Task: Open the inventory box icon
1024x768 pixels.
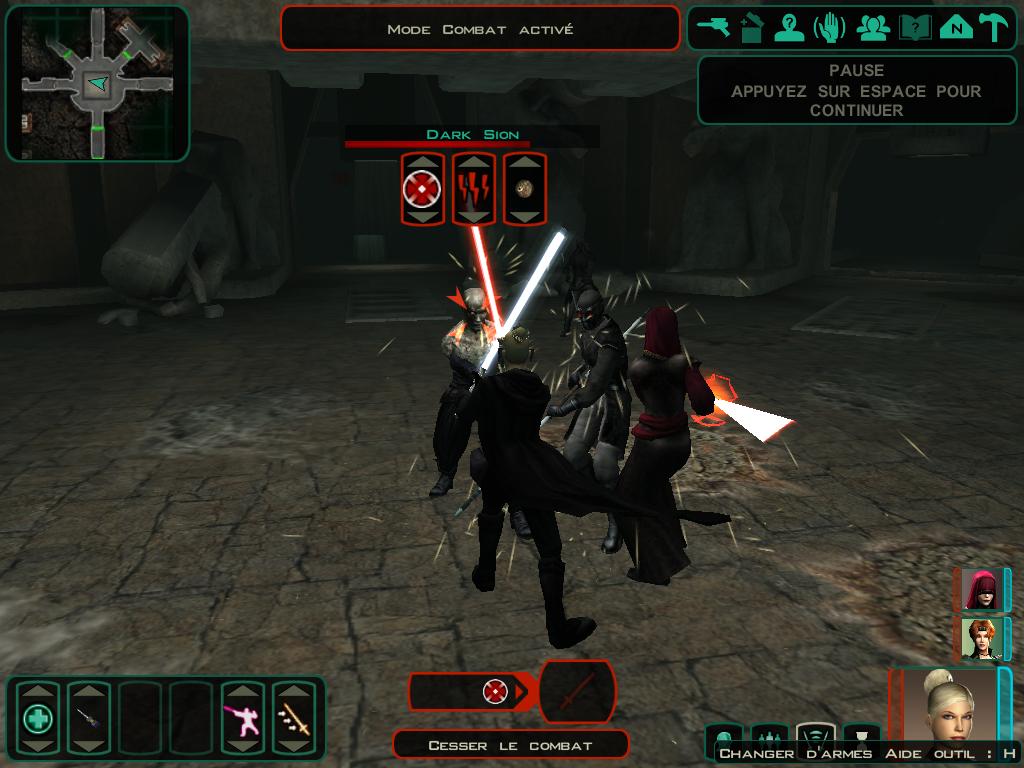Action: 753,28
